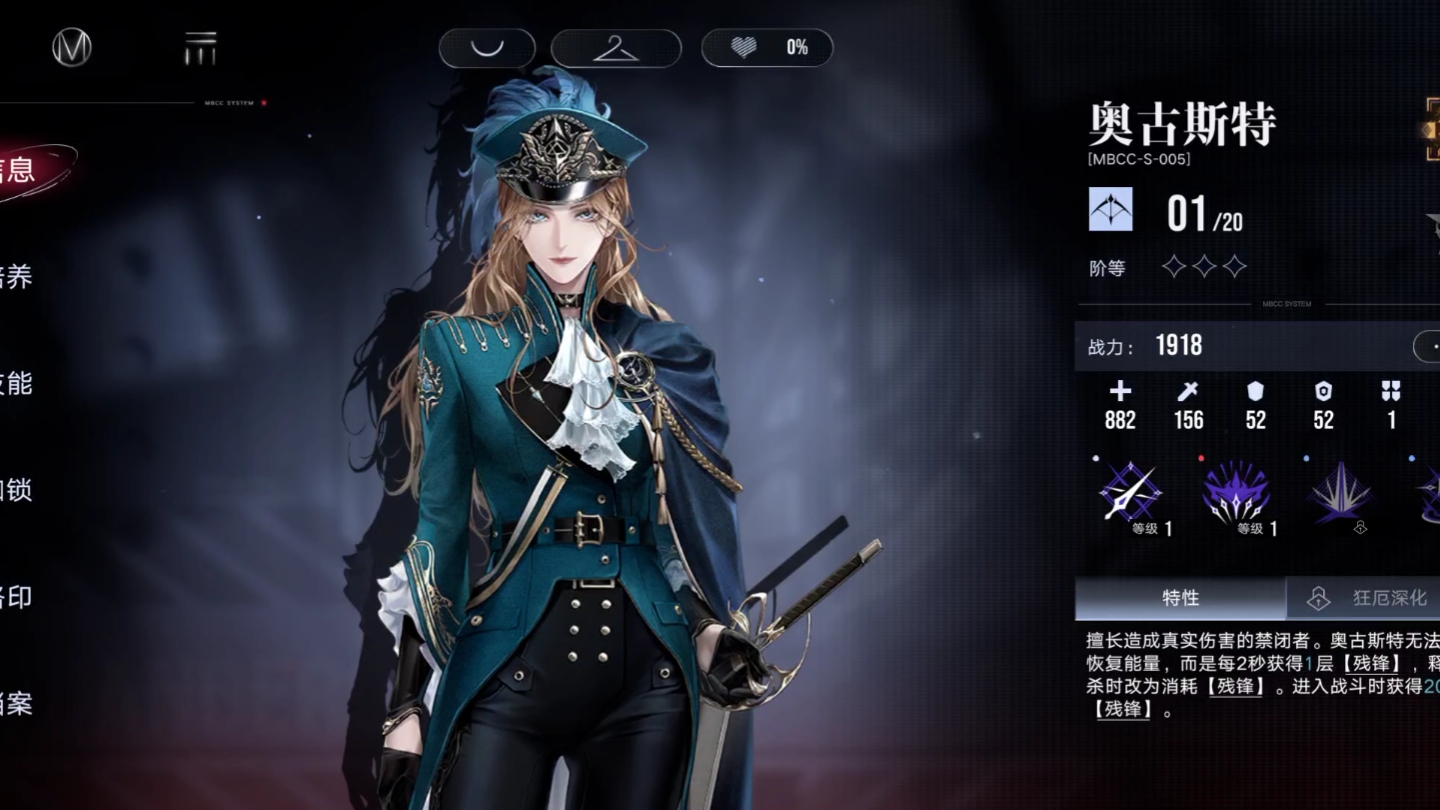Open the 档案 archive menu entry

tap(18, 704)
